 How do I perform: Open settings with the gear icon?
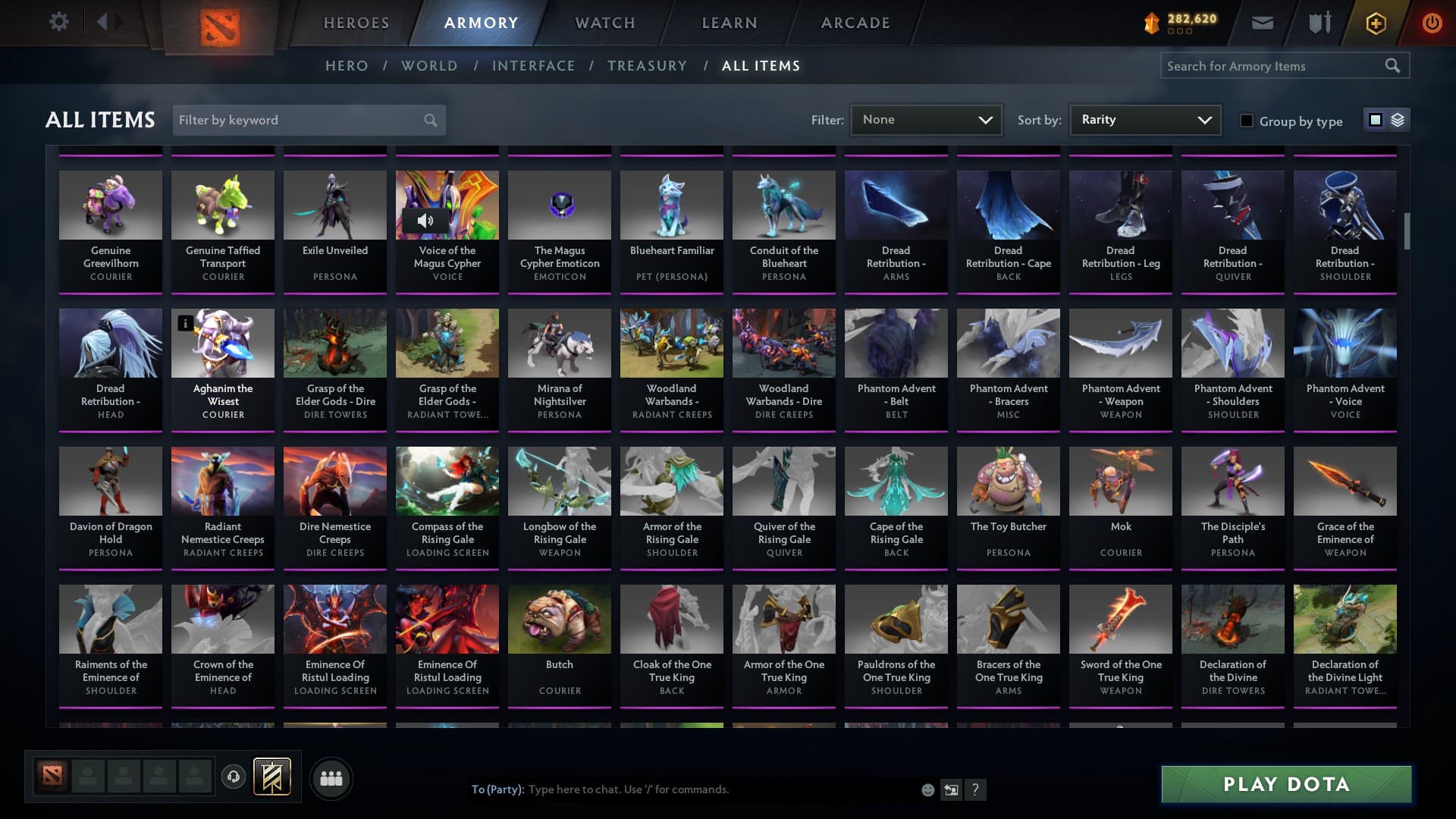59,22
